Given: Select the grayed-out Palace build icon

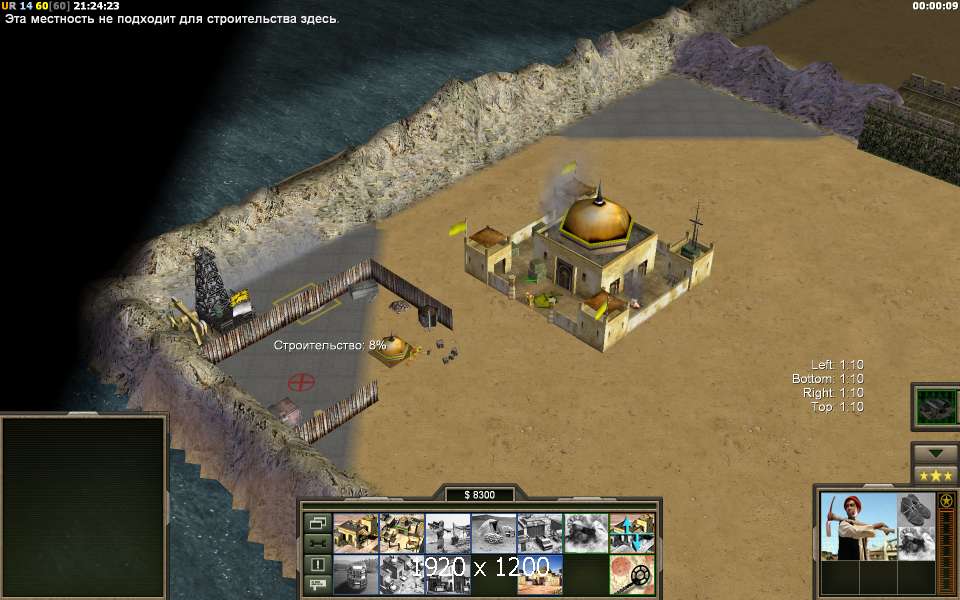Looking at the screenshot, I should [x=402, y=574].
